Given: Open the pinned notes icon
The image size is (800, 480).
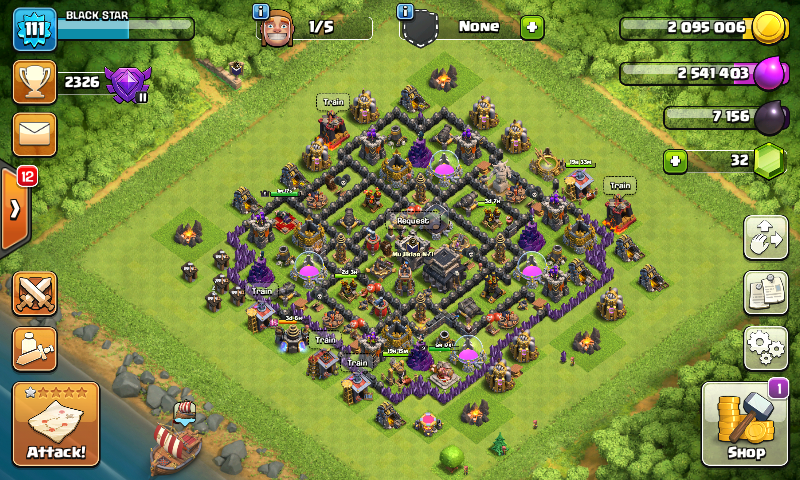Looking at the screenshot, I should (765, 292).
